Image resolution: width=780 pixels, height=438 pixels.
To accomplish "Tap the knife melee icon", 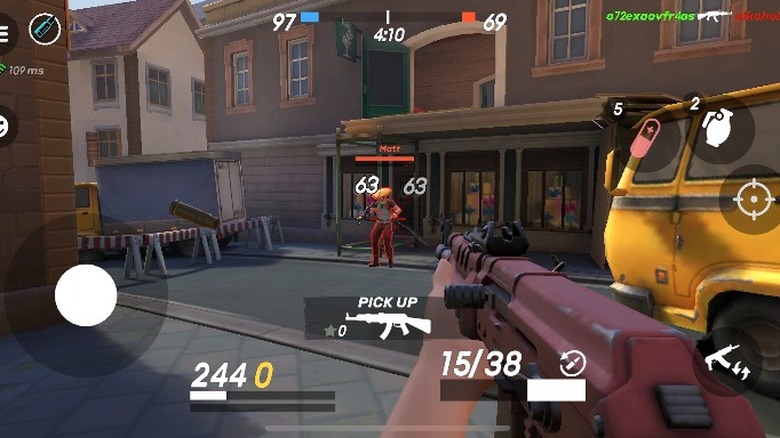I will pos(45,29).
